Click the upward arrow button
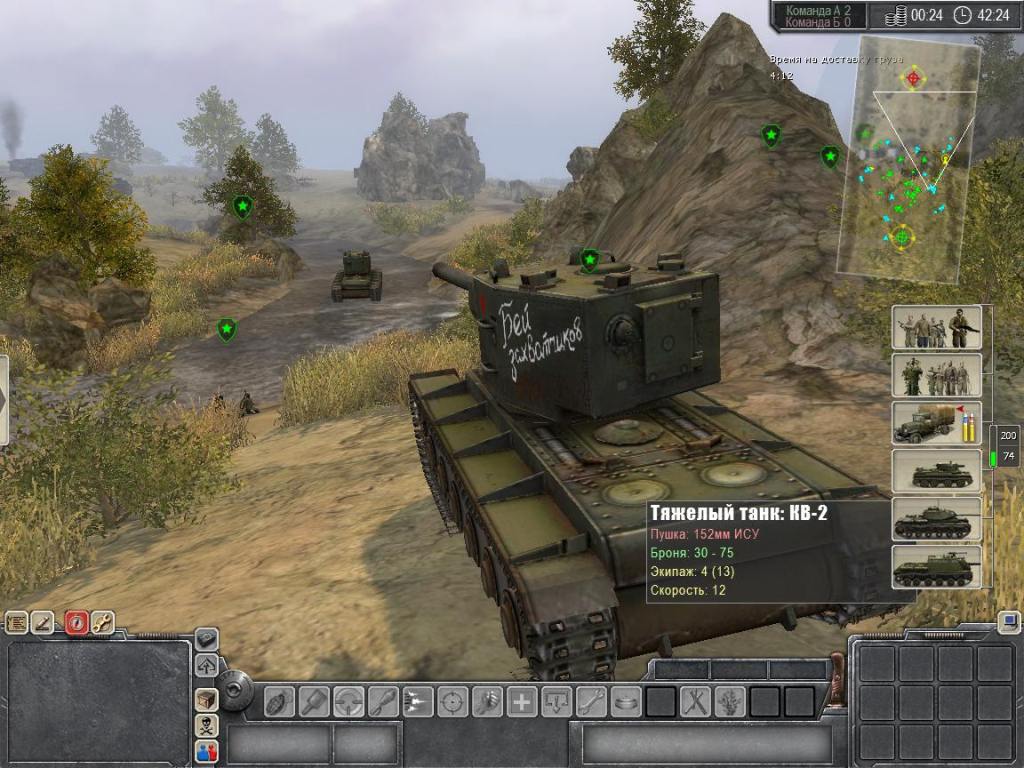Screen dimensions: 1024x768 (207, 665)
